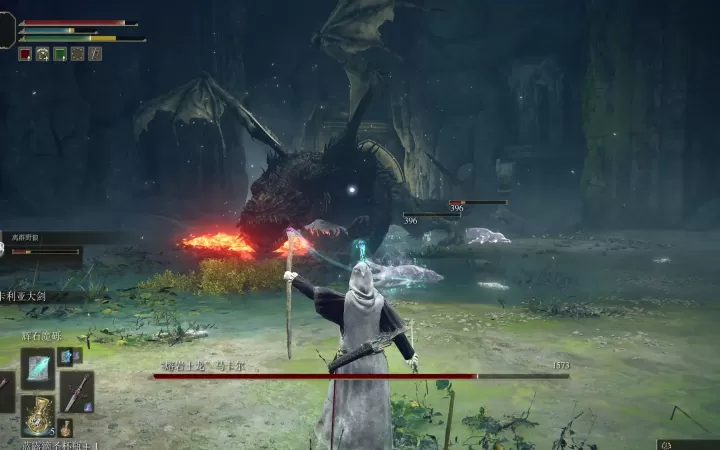Viewport: 720px width, 450px height.
Task: Click the left-hand armament slot
Action: point(5,391)
